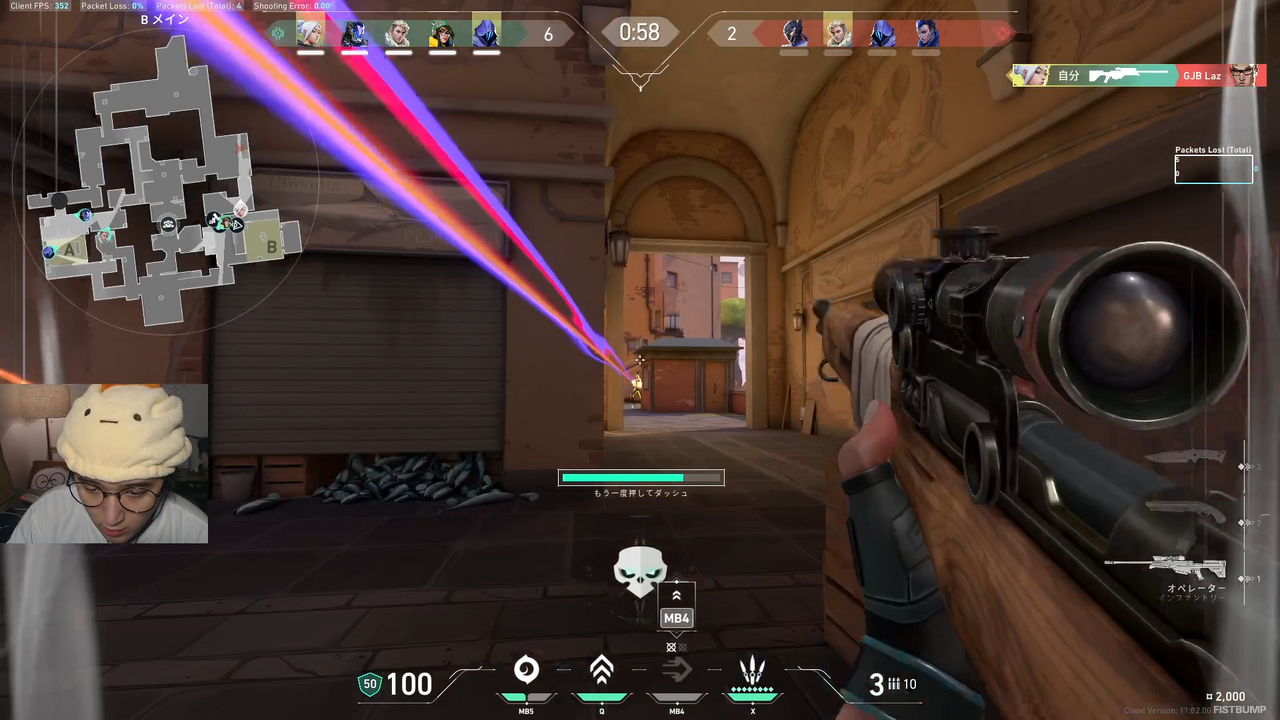Choose the knife weapon slot
Image resolution: width=1280 pixels, height=720 pixels.
tap(1185, 457)
